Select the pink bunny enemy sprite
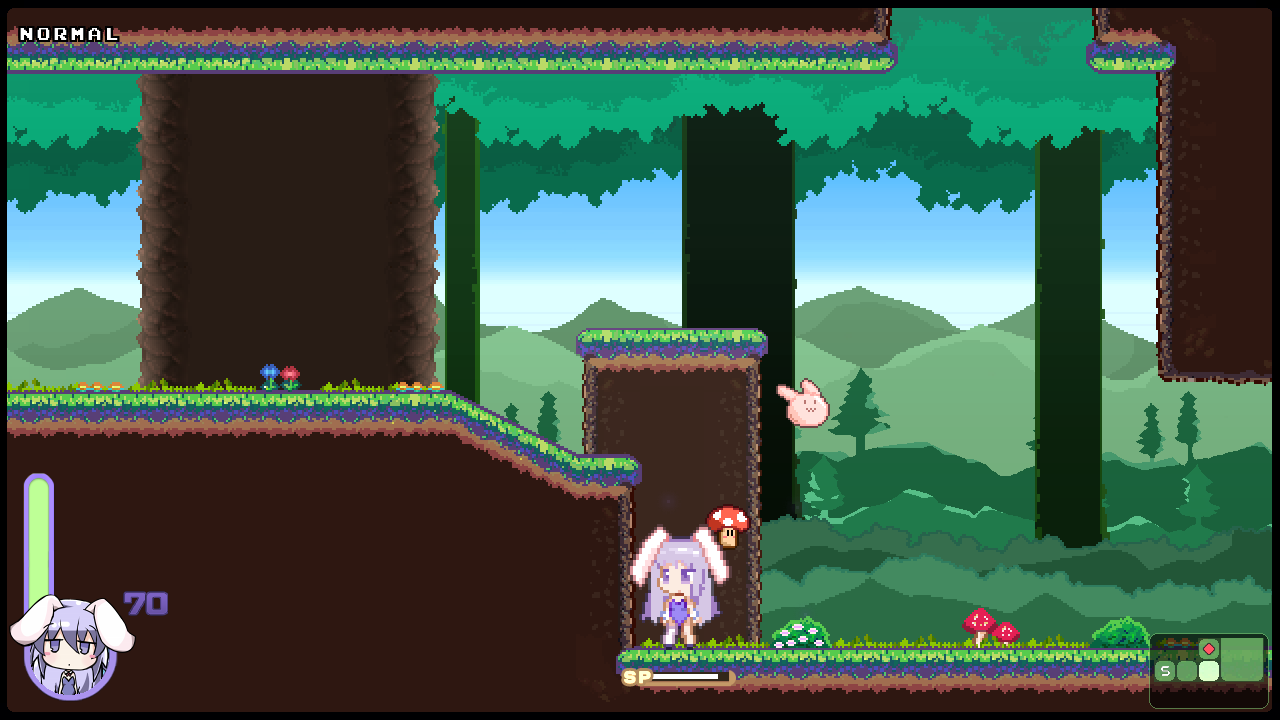 pyautogui.click(x=808, y=404)
